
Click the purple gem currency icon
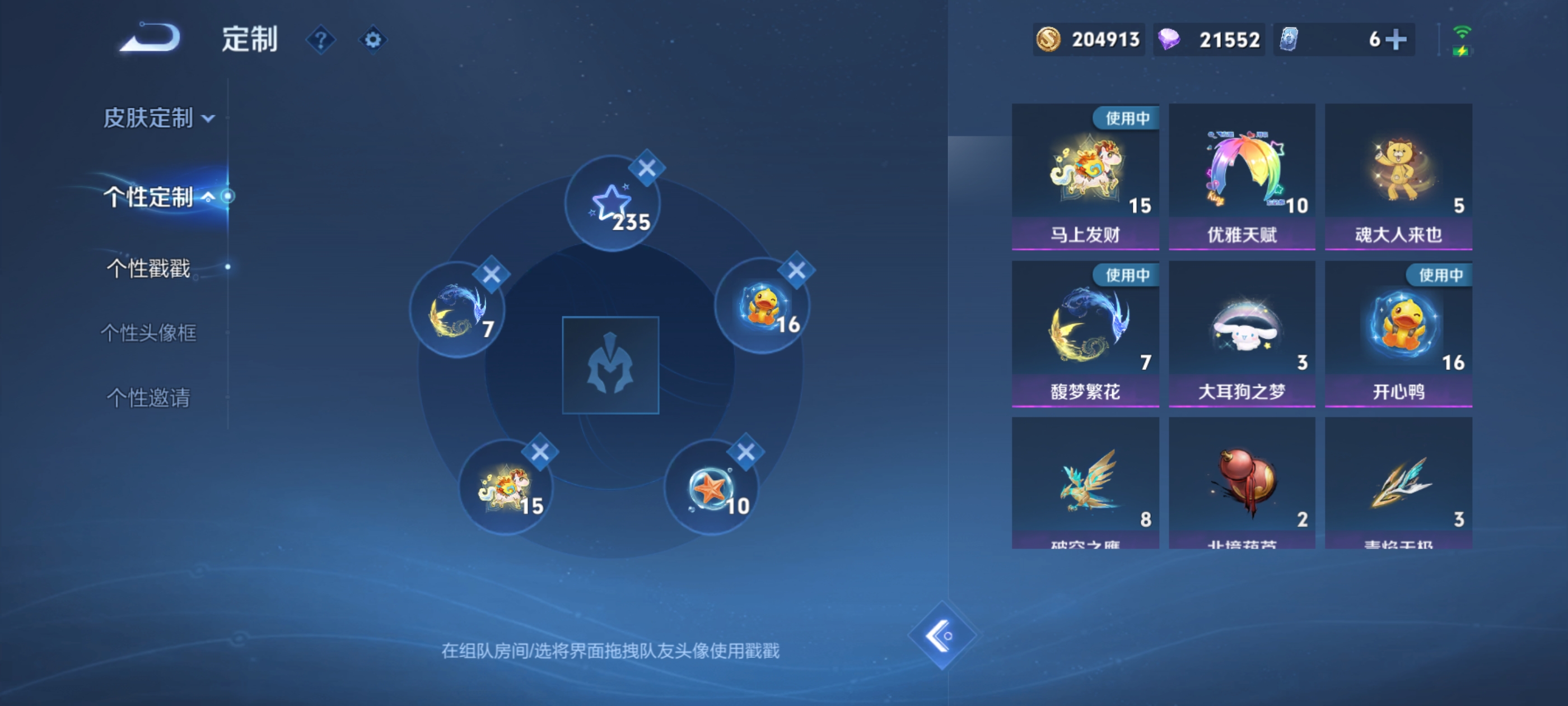click(x=1170, y=39)
